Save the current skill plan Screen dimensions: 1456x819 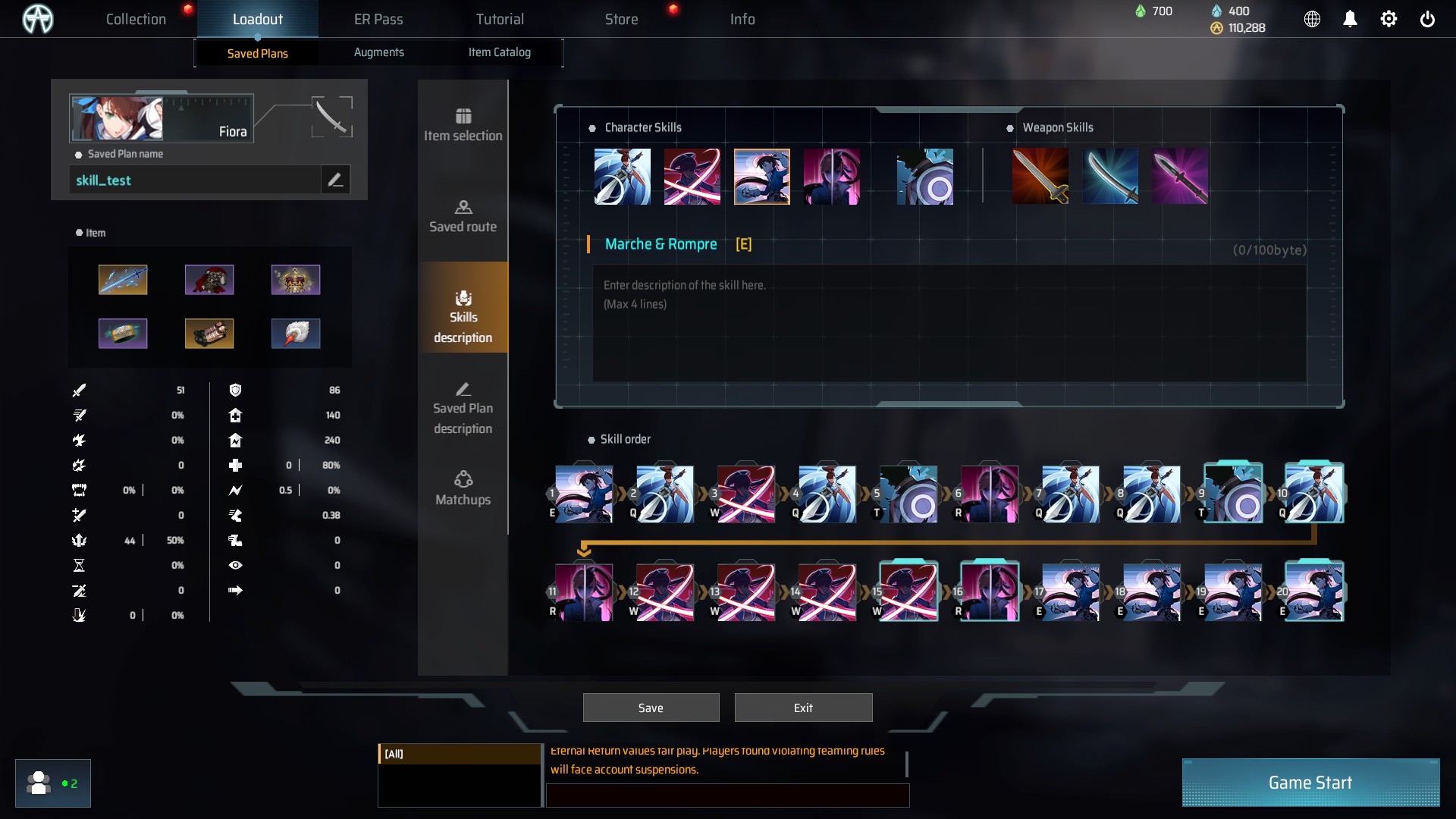tap(651, 708)
